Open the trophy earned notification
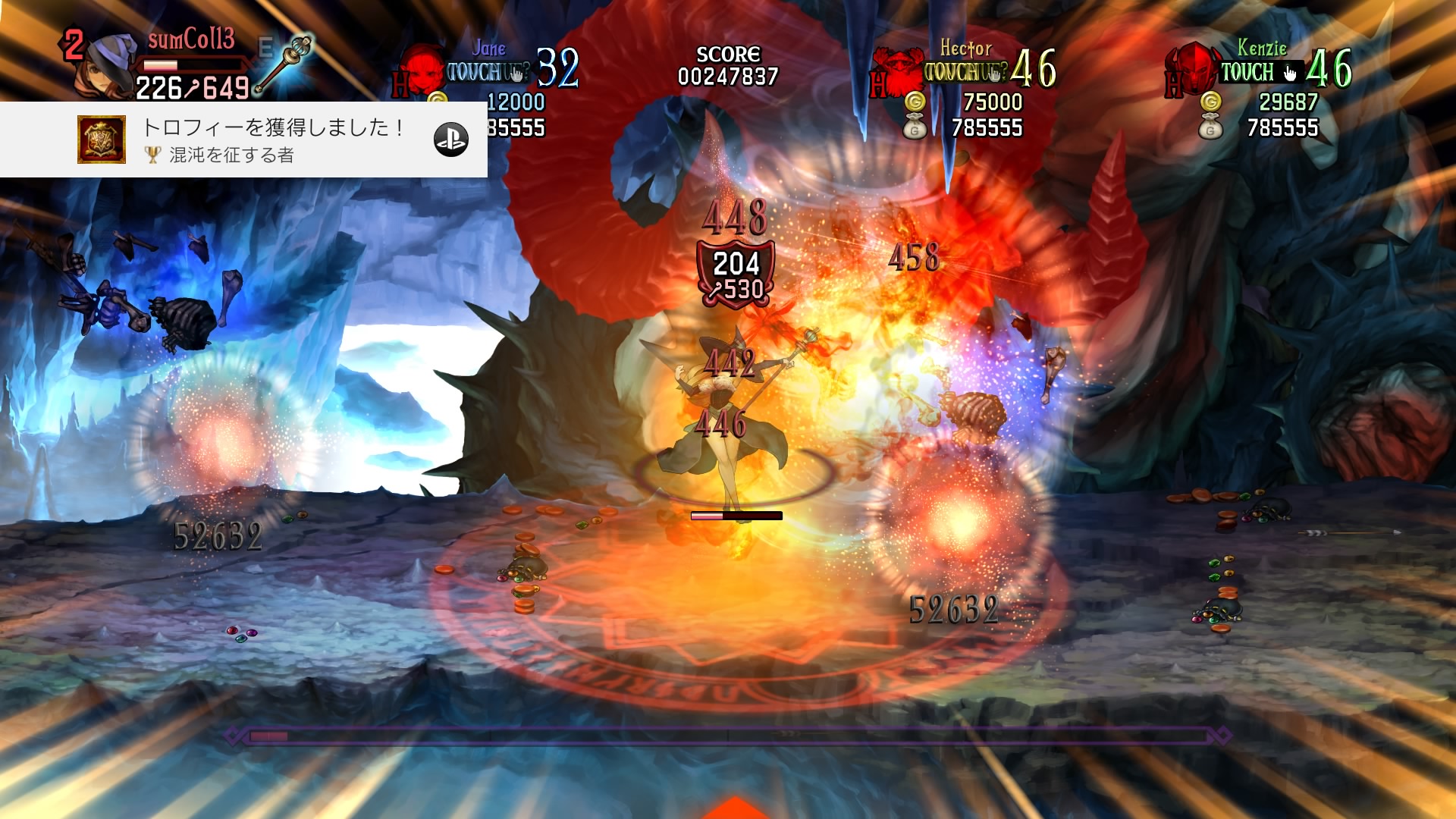 (x=273, y=140)
